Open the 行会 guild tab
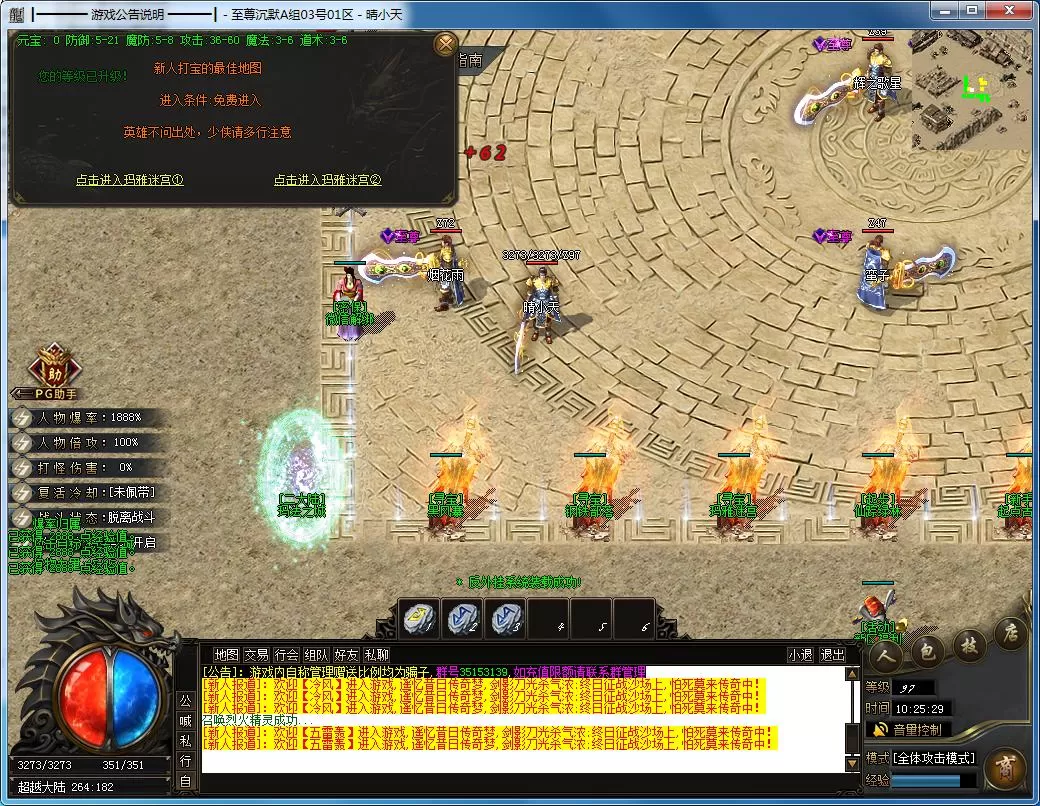Image resolution: width=1040 pixels, height=806 pixels. pos(287,655)
